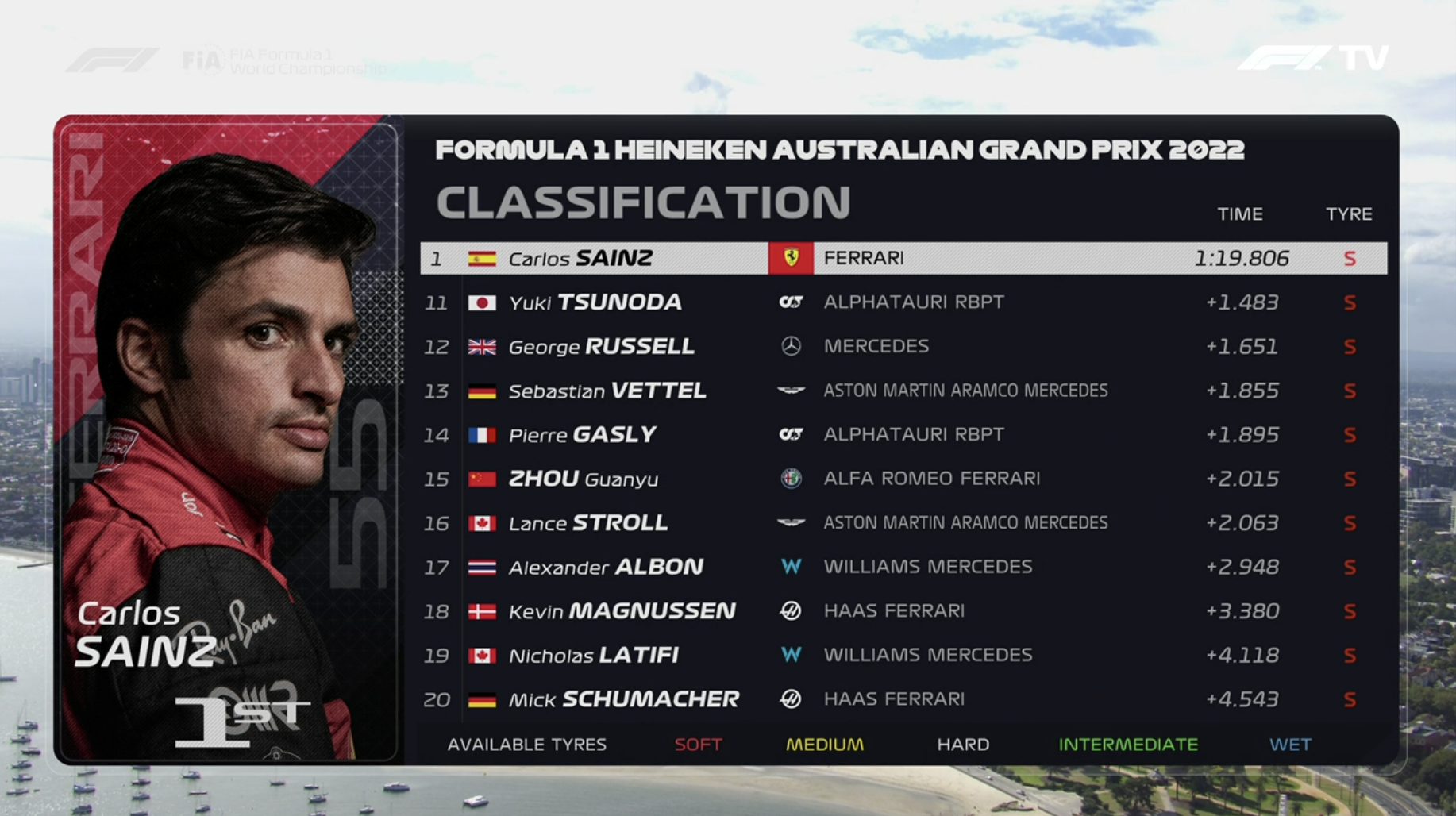Click the F1 TV logo
Viewport: 1456px width, 816px height.
(x=1313, y=58)
